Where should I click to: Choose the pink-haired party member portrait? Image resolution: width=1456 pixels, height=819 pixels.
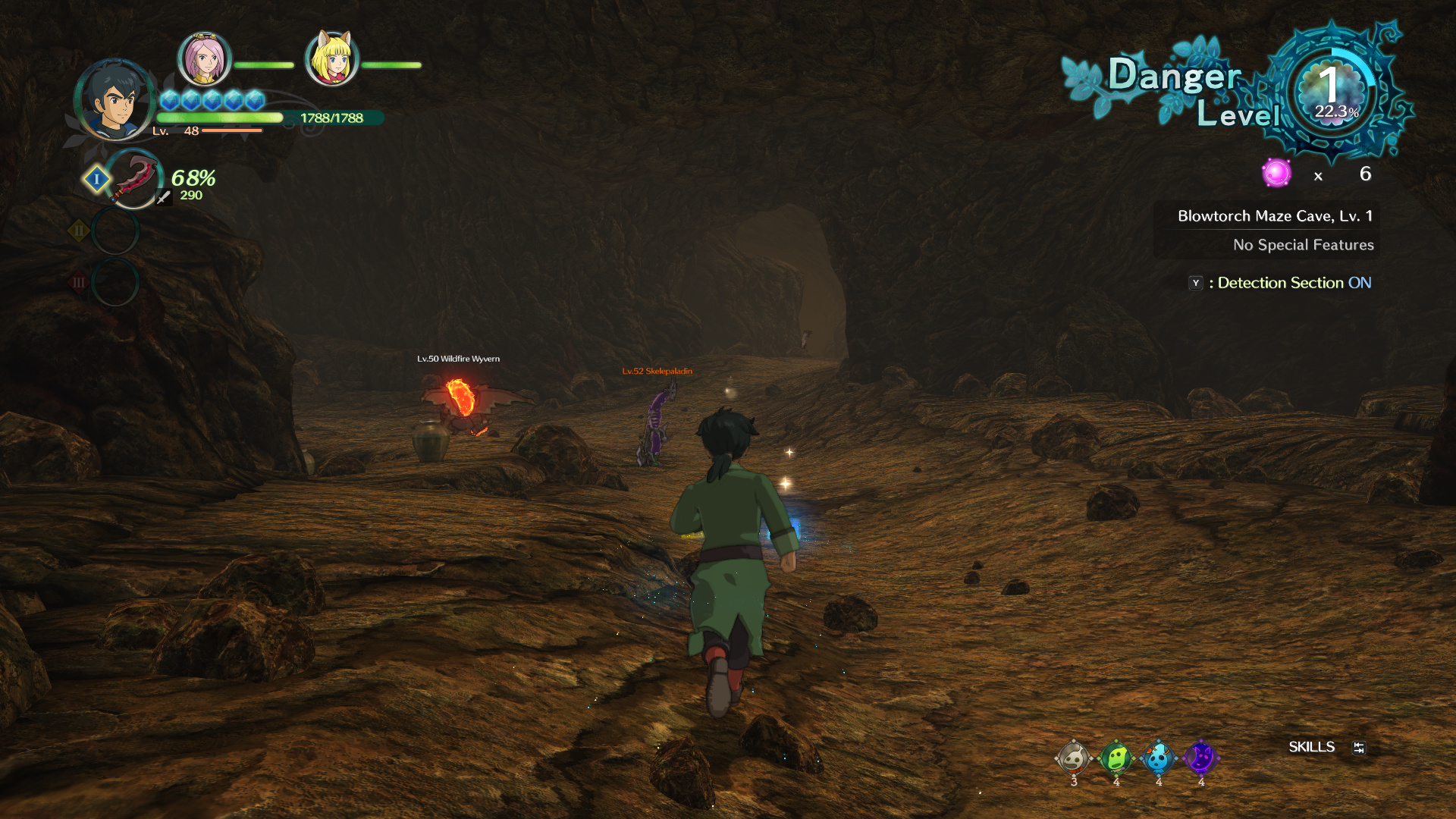point(204,58)
